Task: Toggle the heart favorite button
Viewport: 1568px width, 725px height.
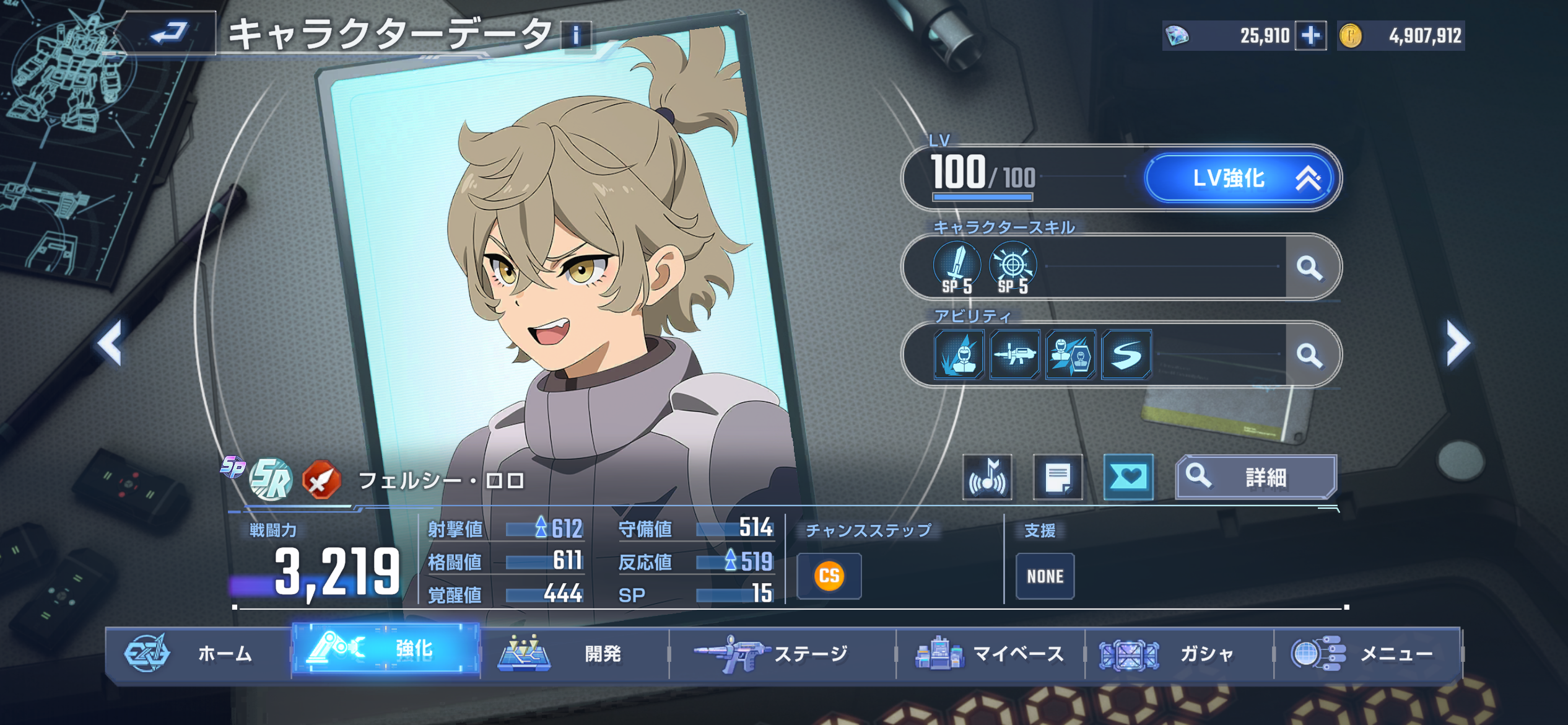Action: 1128,477
